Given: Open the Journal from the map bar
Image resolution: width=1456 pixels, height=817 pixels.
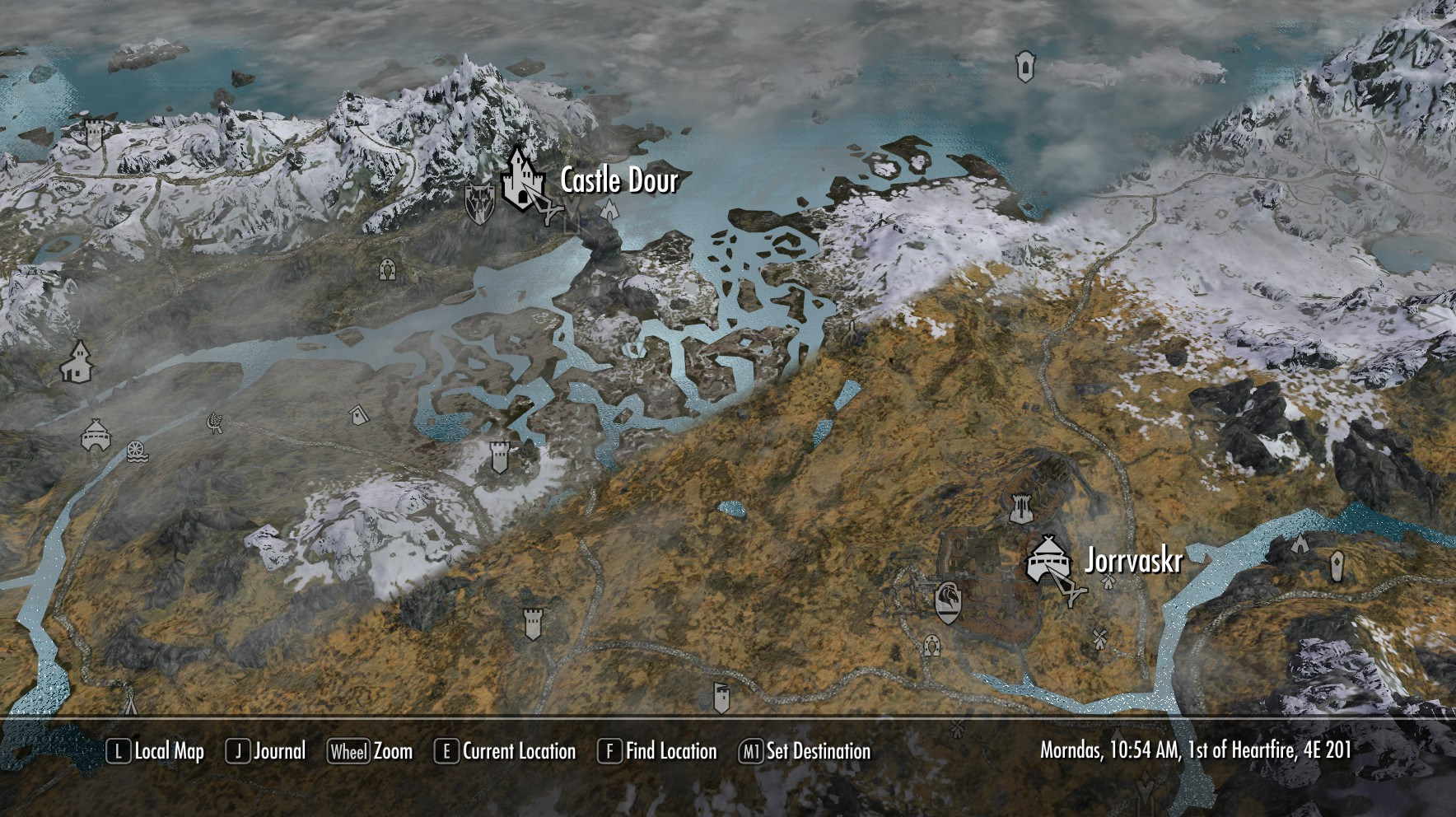Looking at the screenshot, I should 266,751.
